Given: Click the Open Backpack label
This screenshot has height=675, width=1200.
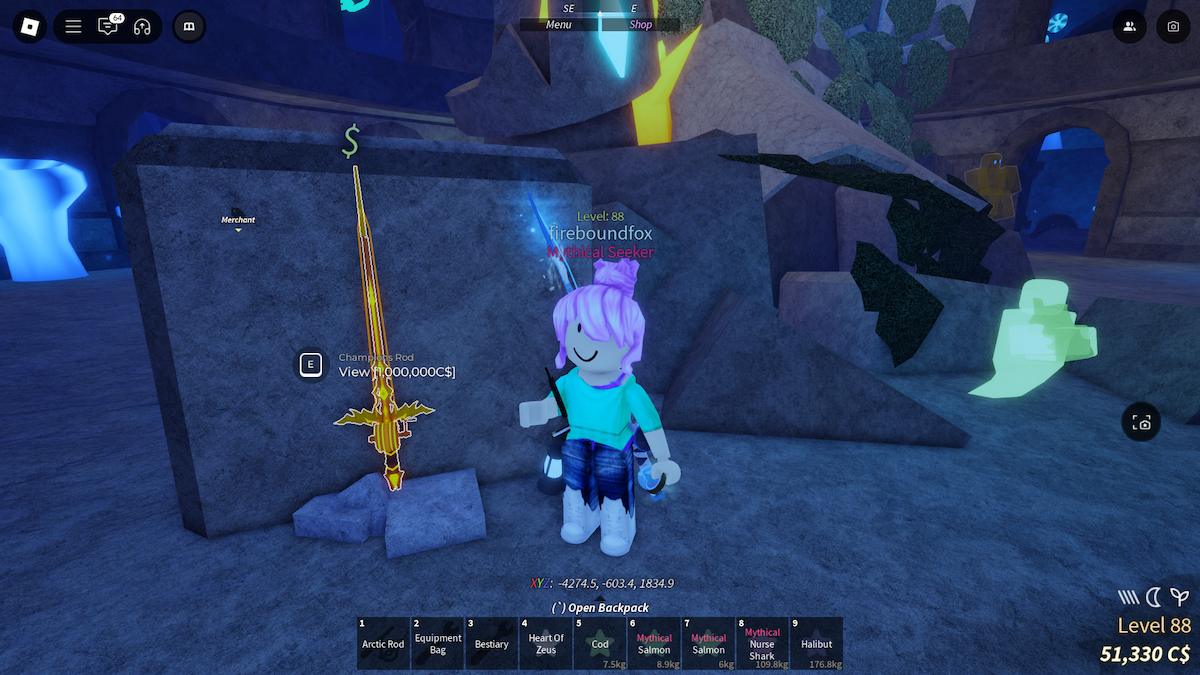Looking at the screenshot, I should click(600, 607).
